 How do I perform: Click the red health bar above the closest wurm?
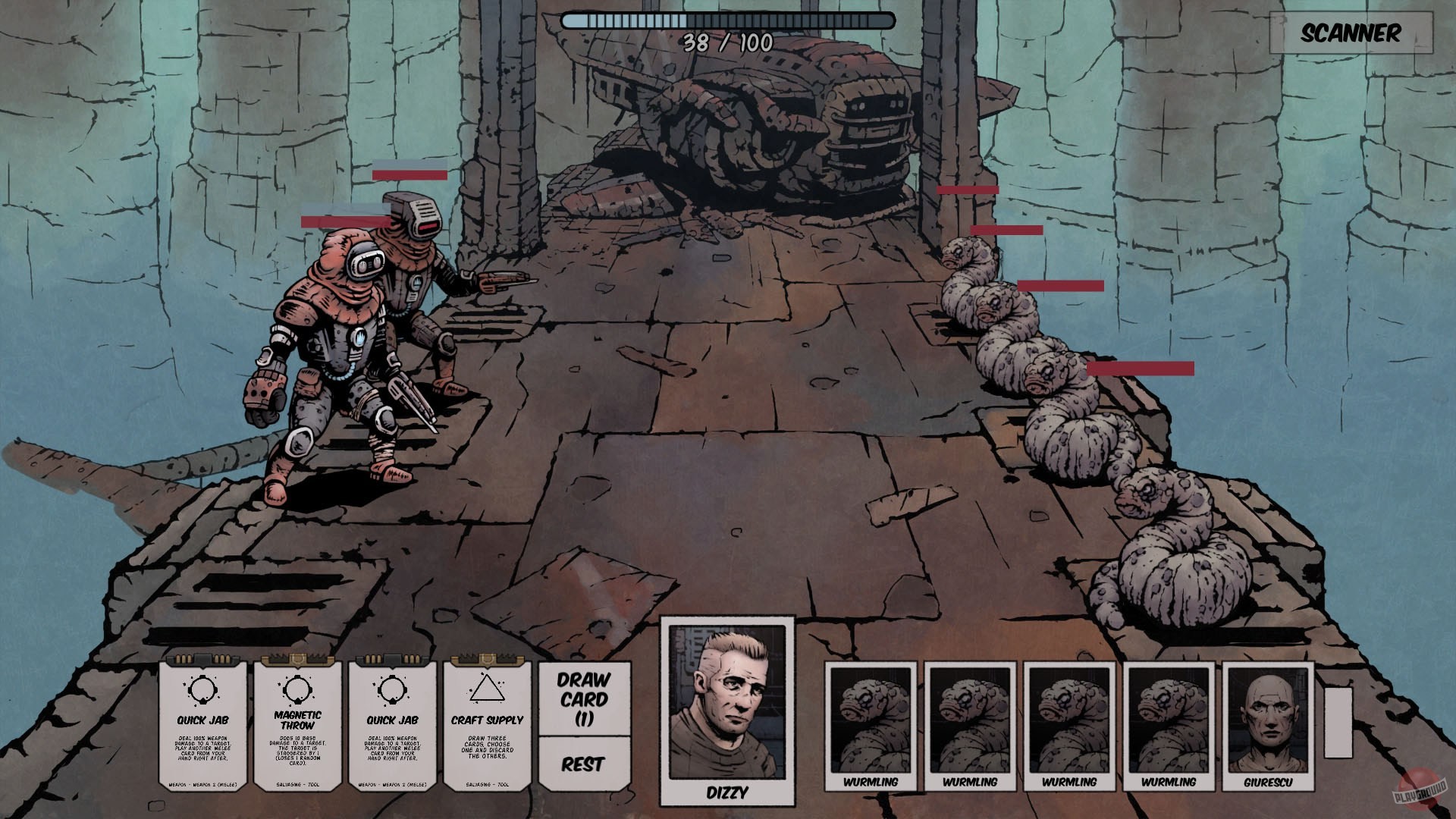click(x=1139, y=369)
